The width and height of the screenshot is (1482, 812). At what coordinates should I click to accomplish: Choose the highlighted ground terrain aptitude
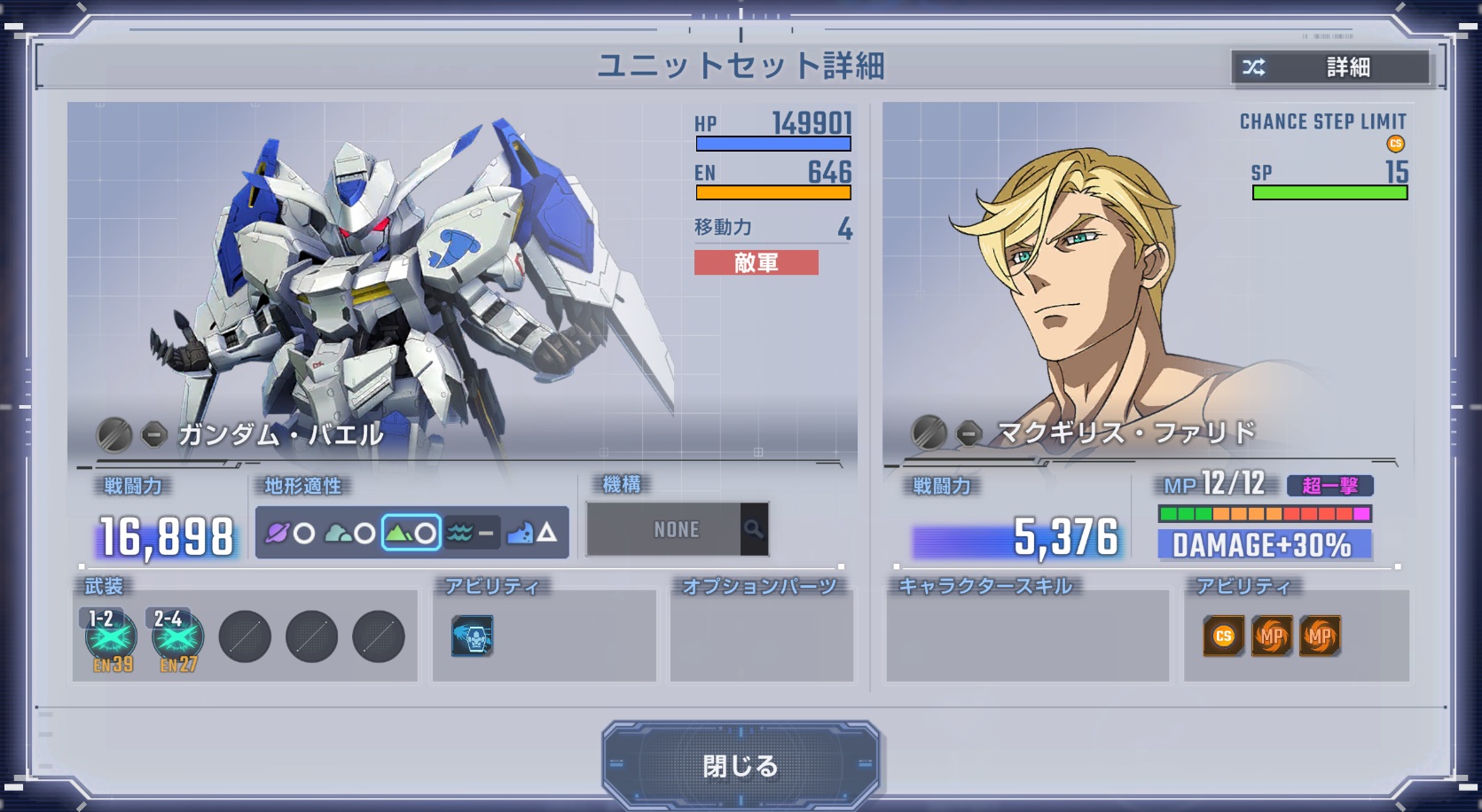[x=412, y=533]
